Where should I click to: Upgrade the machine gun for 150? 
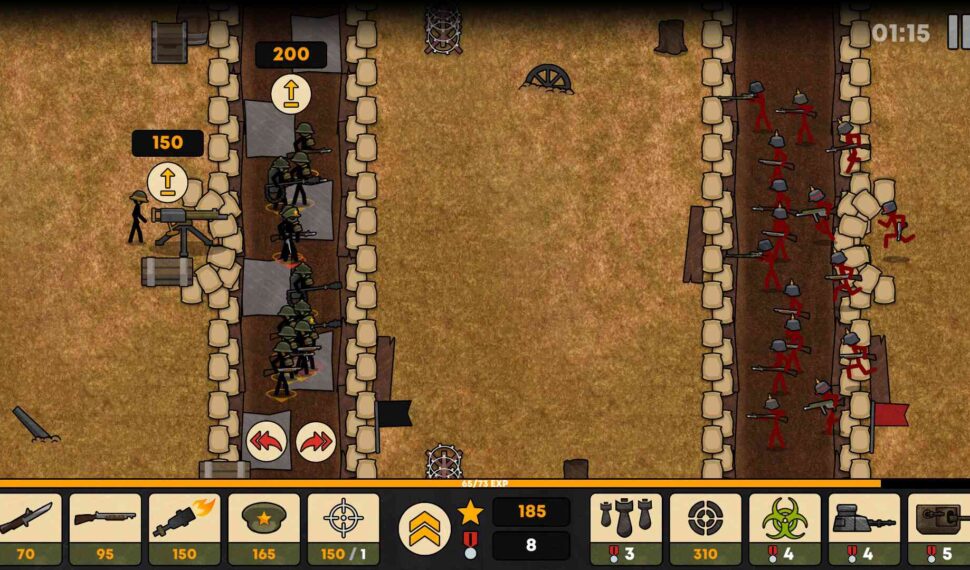pyautogui.click(x=167, y=181)
